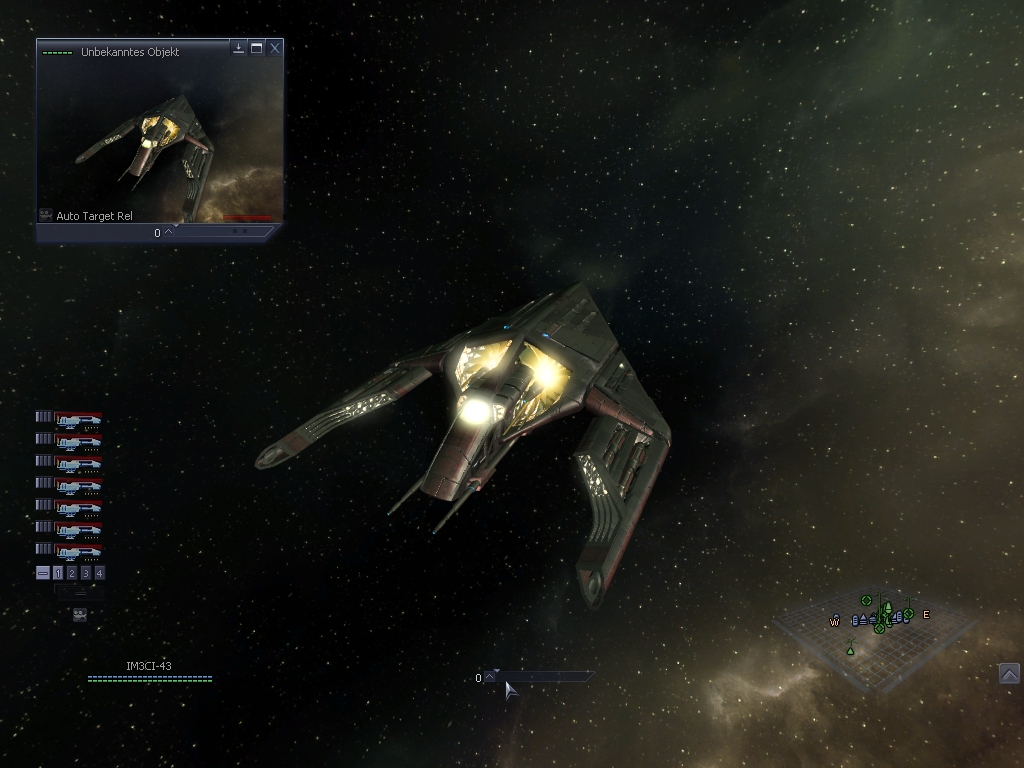Screen dimensions: 1024x768
Task: Click the camera icon below the weapon groups
Action: [80, 614]
